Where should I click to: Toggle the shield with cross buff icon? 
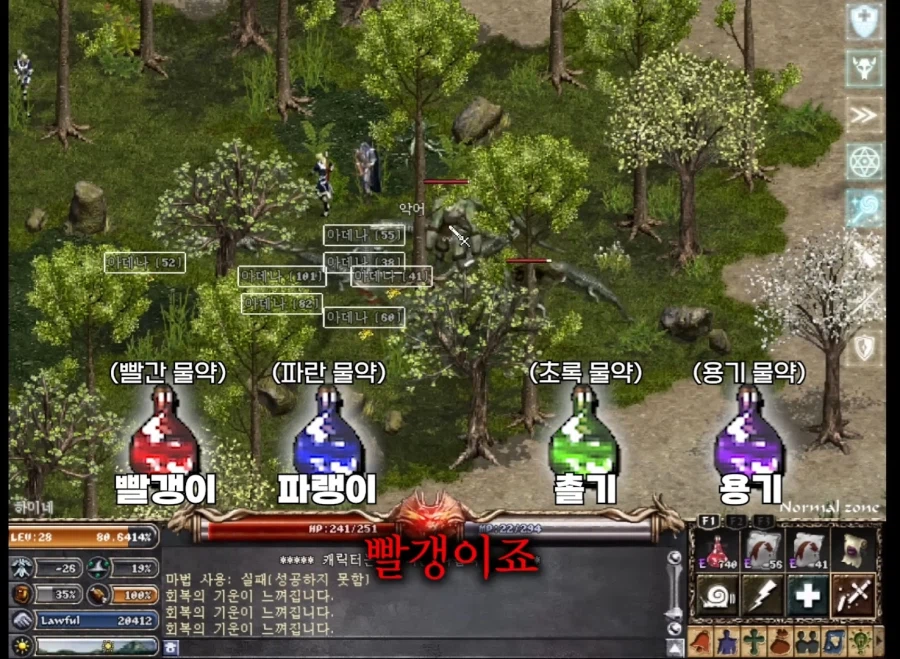click(x=863, y=22)
